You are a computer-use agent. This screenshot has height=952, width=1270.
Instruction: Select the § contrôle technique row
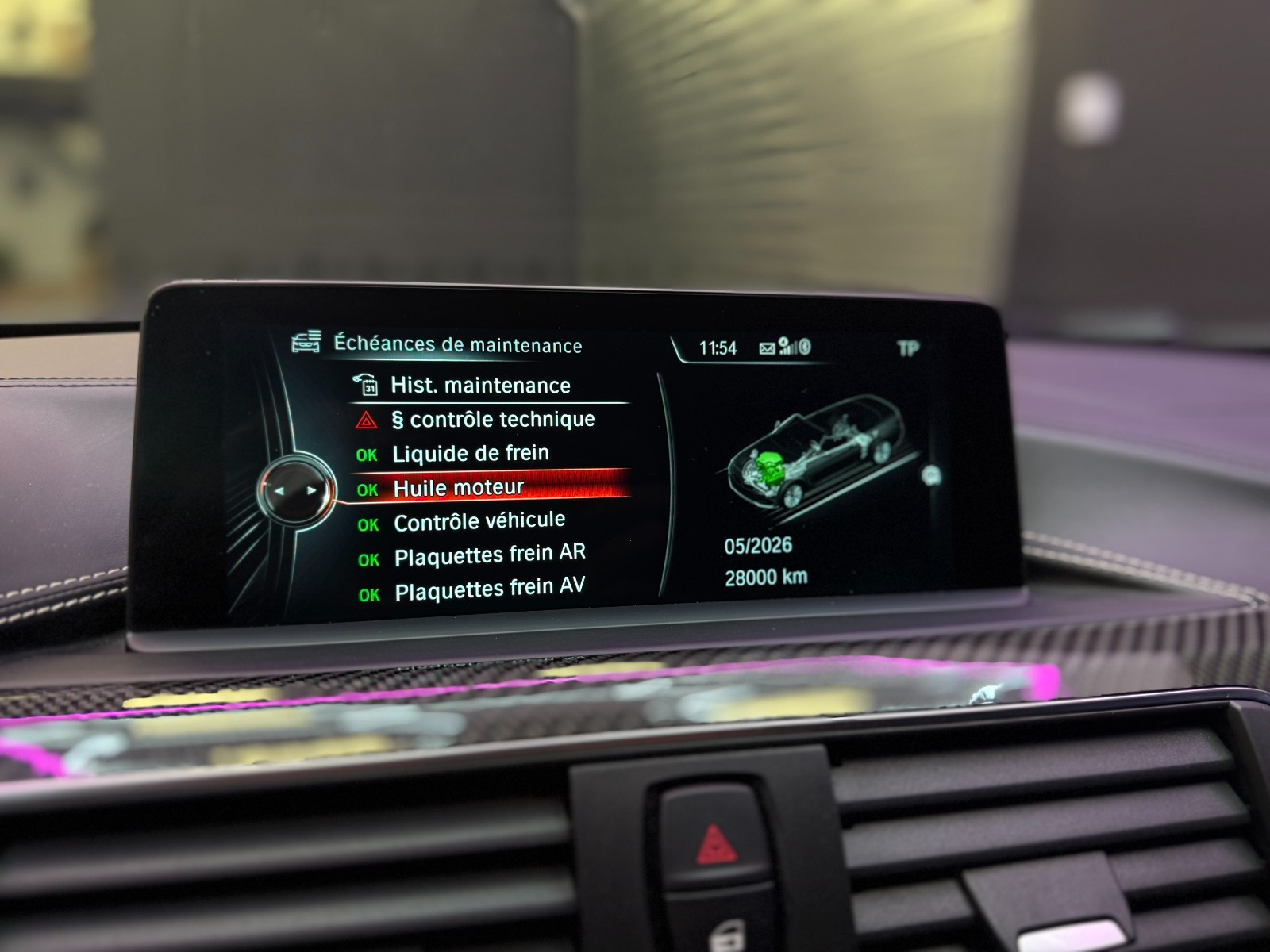point(493,420)
